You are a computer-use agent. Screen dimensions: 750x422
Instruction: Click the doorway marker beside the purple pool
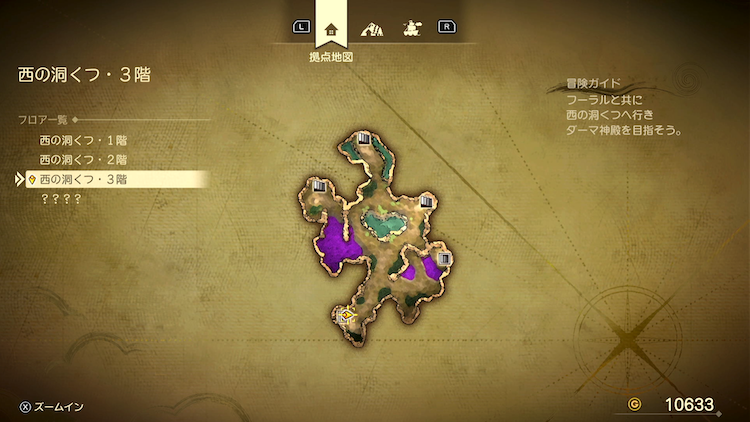pyautogui.click(x=445, y=259)
